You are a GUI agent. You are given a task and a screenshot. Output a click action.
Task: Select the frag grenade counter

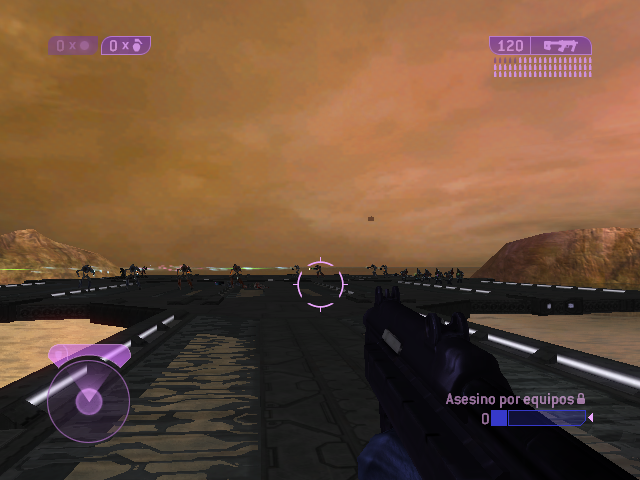point(126,45)
